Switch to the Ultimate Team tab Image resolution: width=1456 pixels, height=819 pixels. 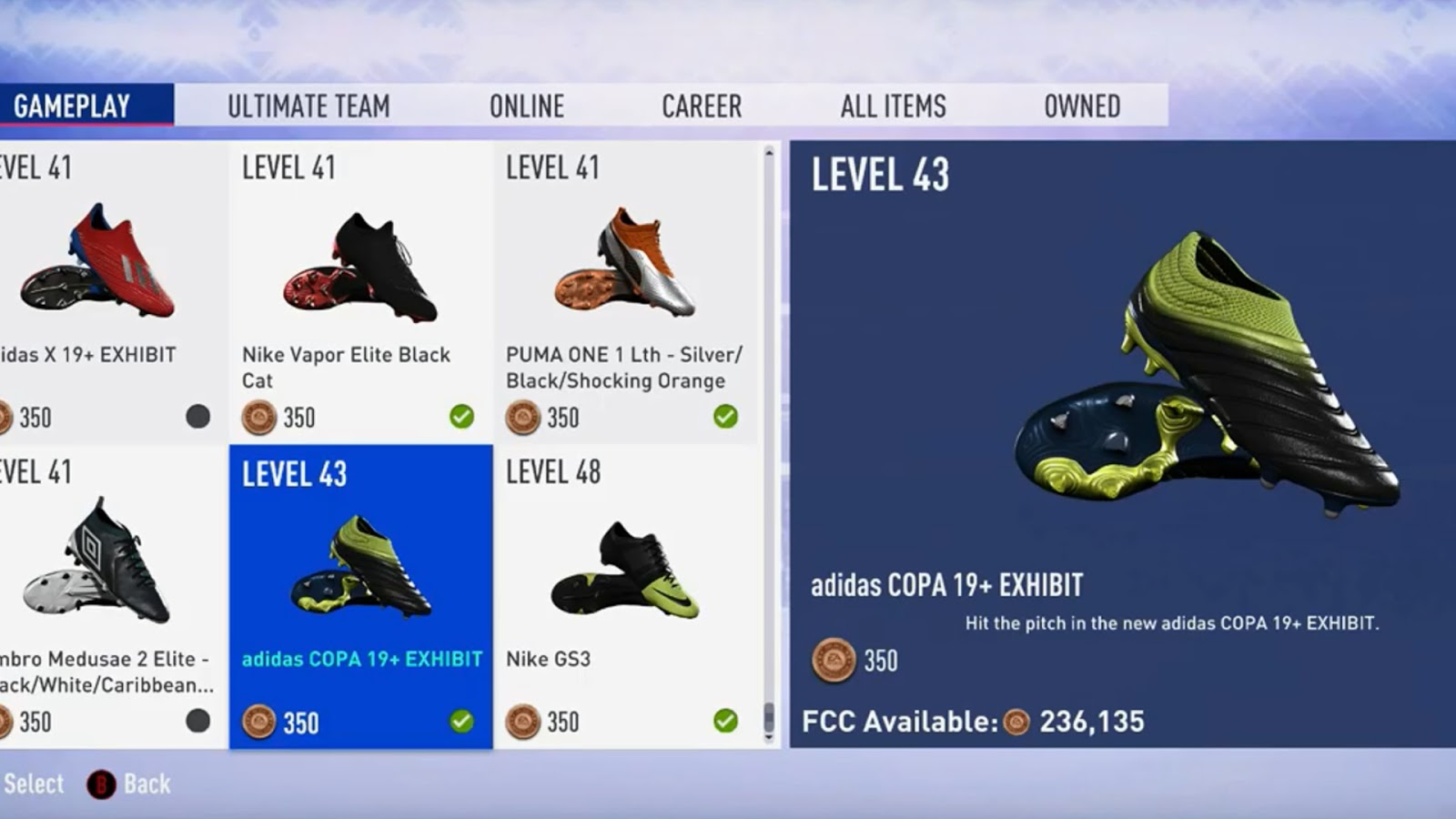coord(308,106)
